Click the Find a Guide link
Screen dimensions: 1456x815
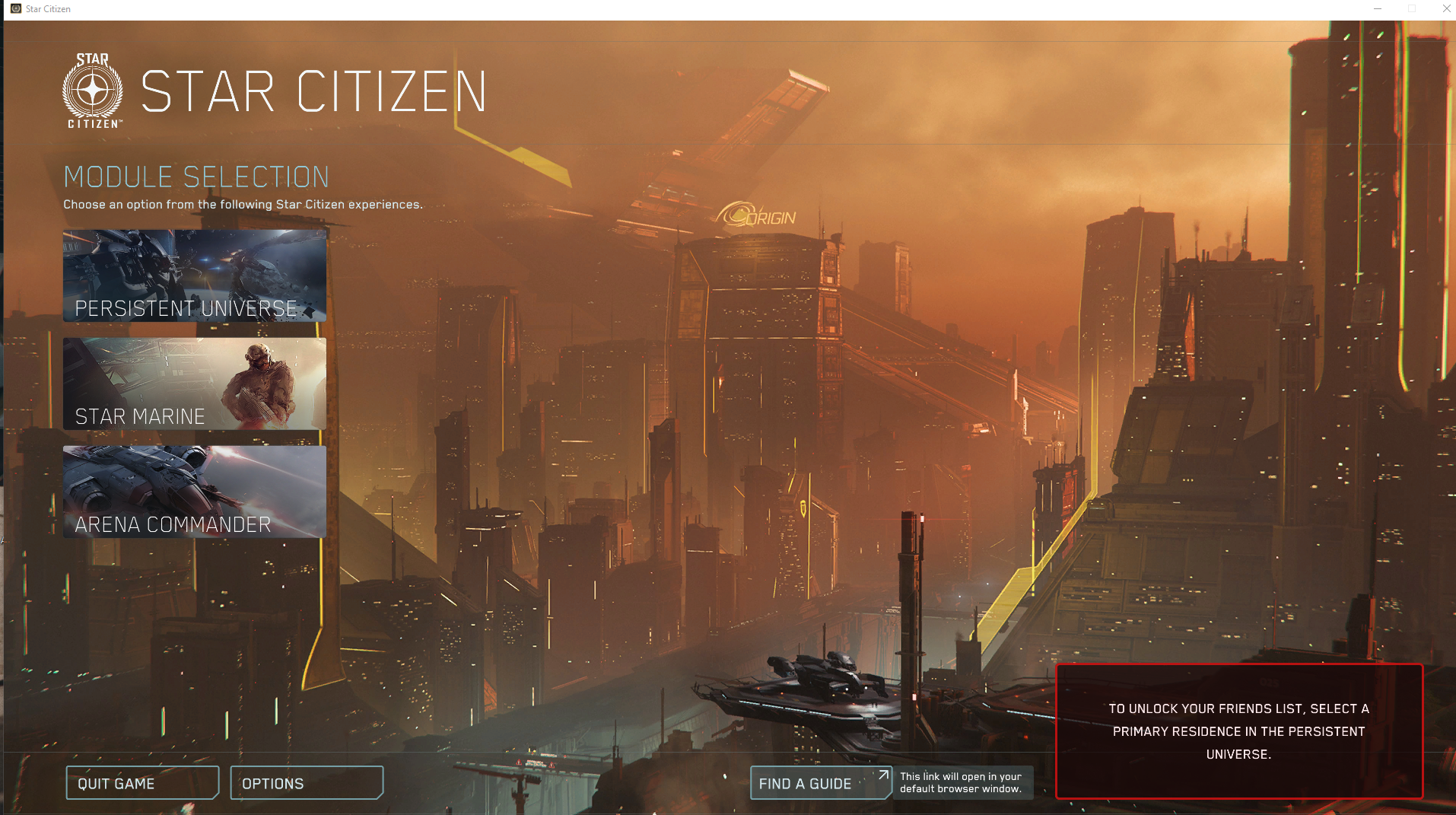point(805,783)
